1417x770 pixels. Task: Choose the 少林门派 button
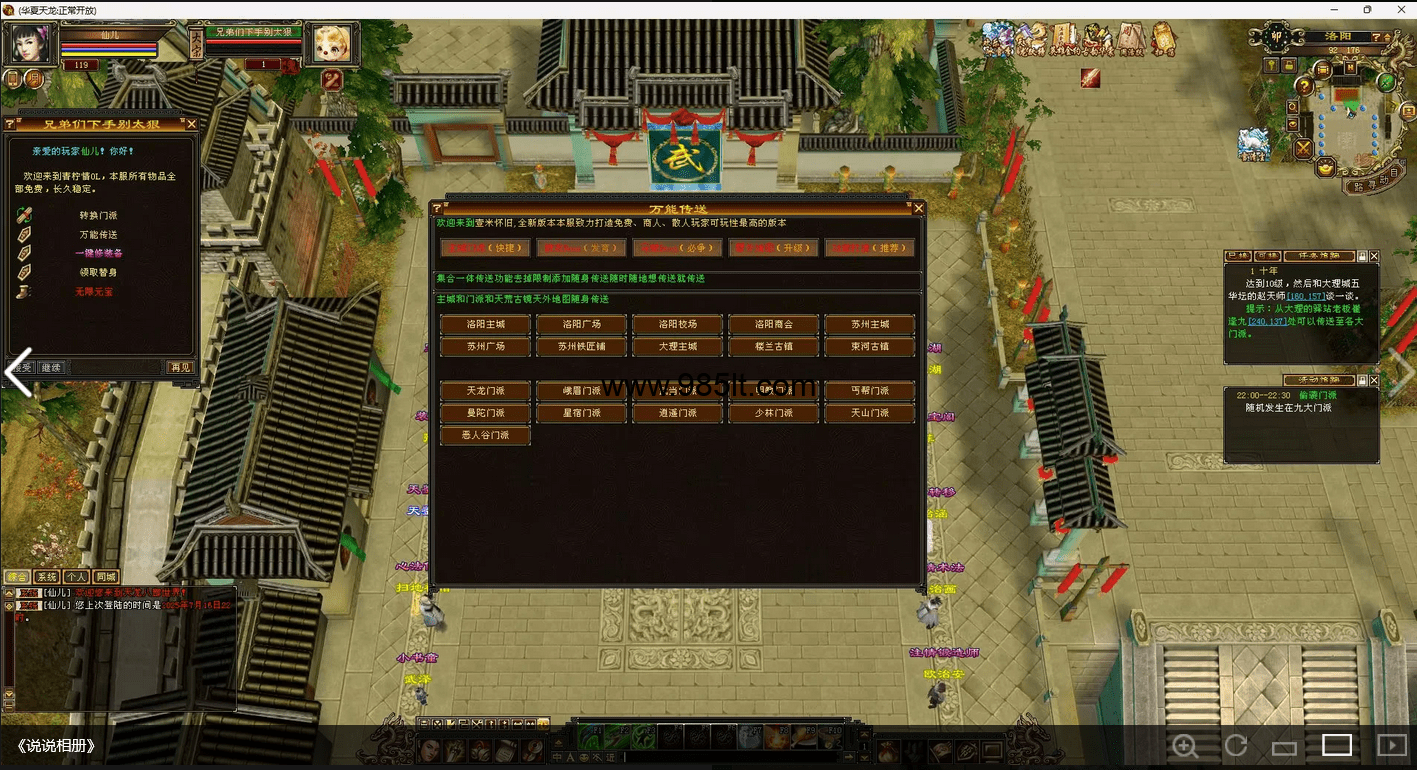pos(773,413)
